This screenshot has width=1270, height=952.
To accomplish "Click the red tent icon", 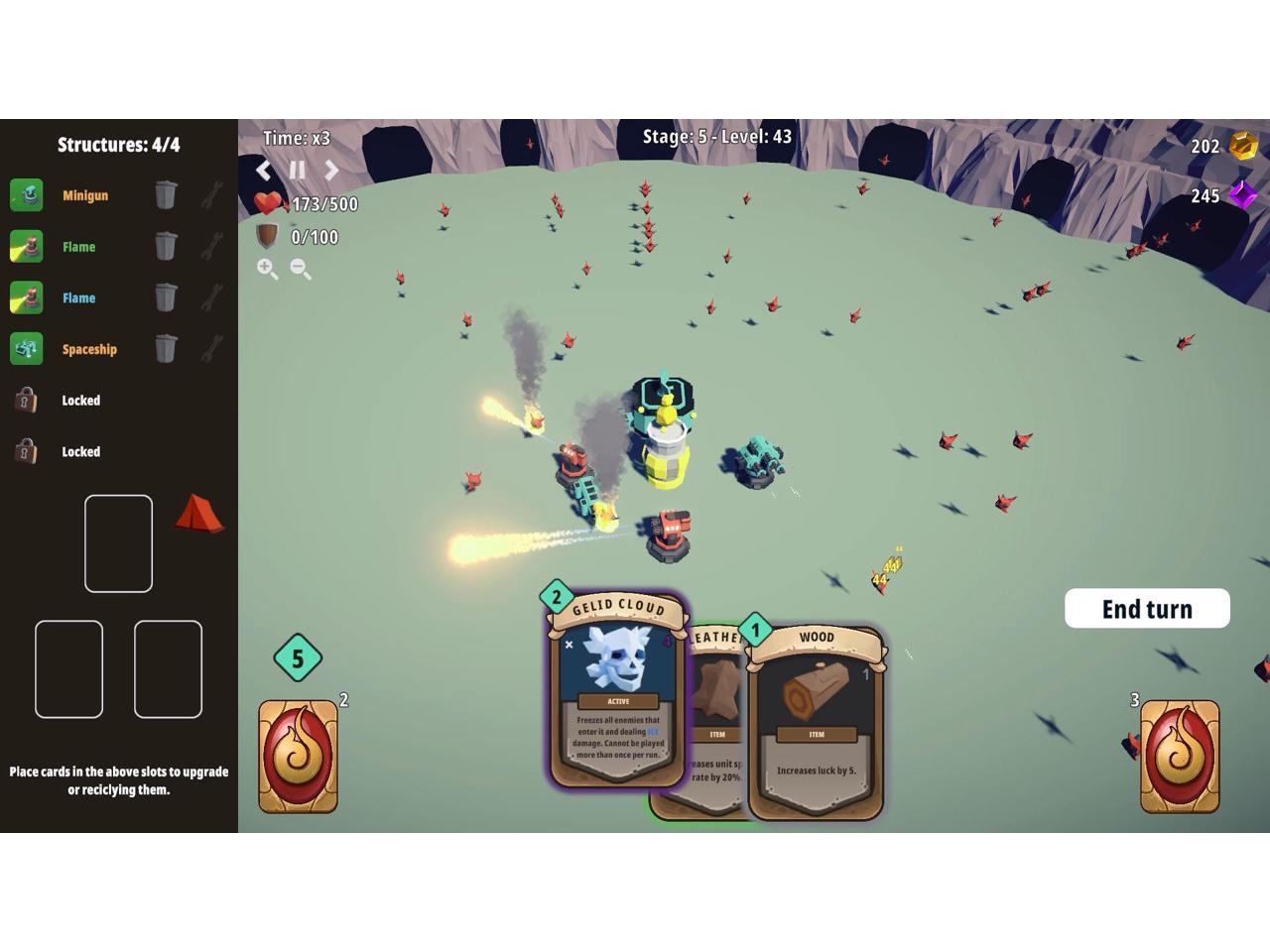I will pos(199,514).
